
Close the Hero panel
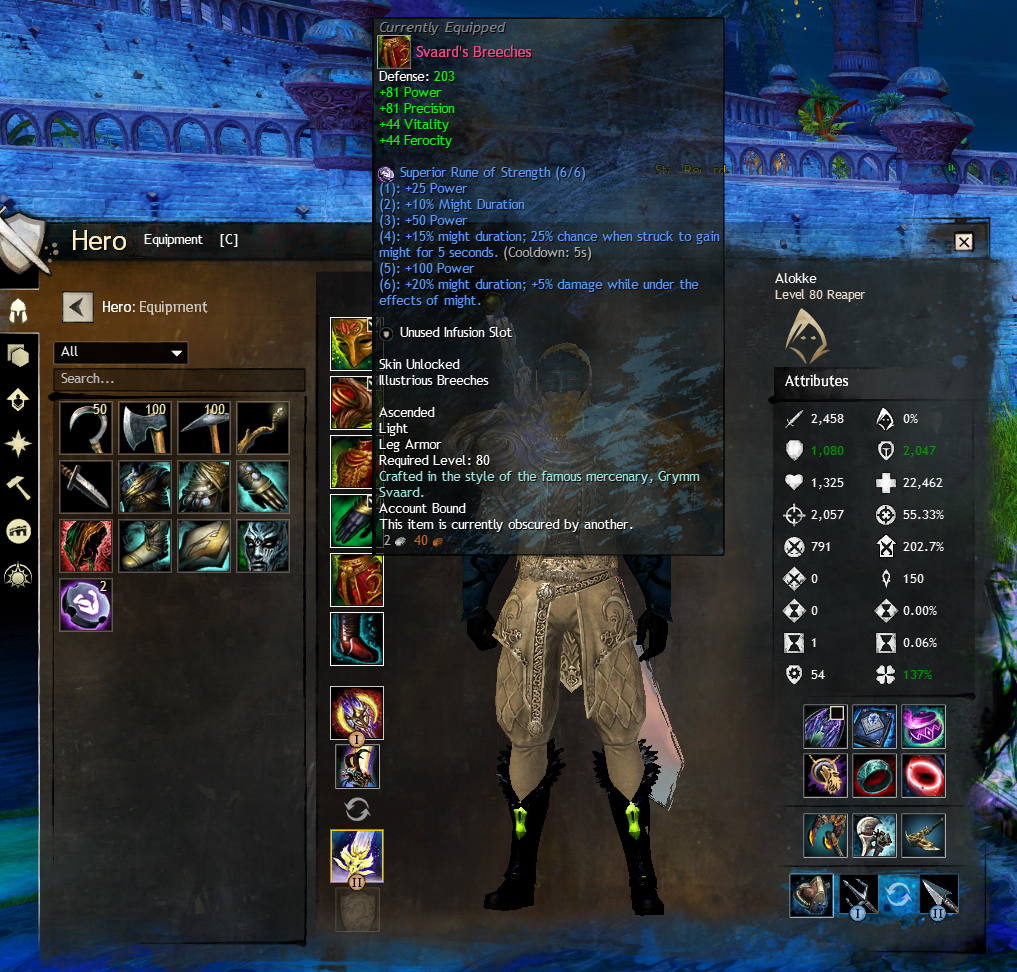coord(963,242)
